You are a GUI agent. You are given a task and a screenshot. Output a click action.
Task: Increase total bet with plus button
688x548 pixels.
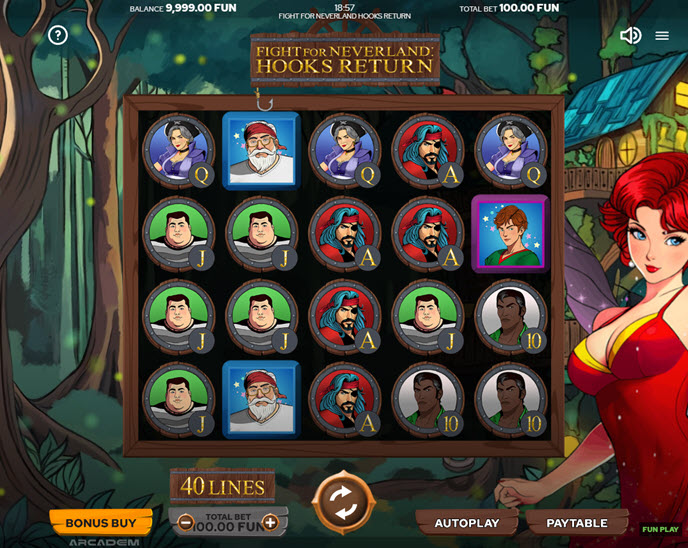coord(270,523)
